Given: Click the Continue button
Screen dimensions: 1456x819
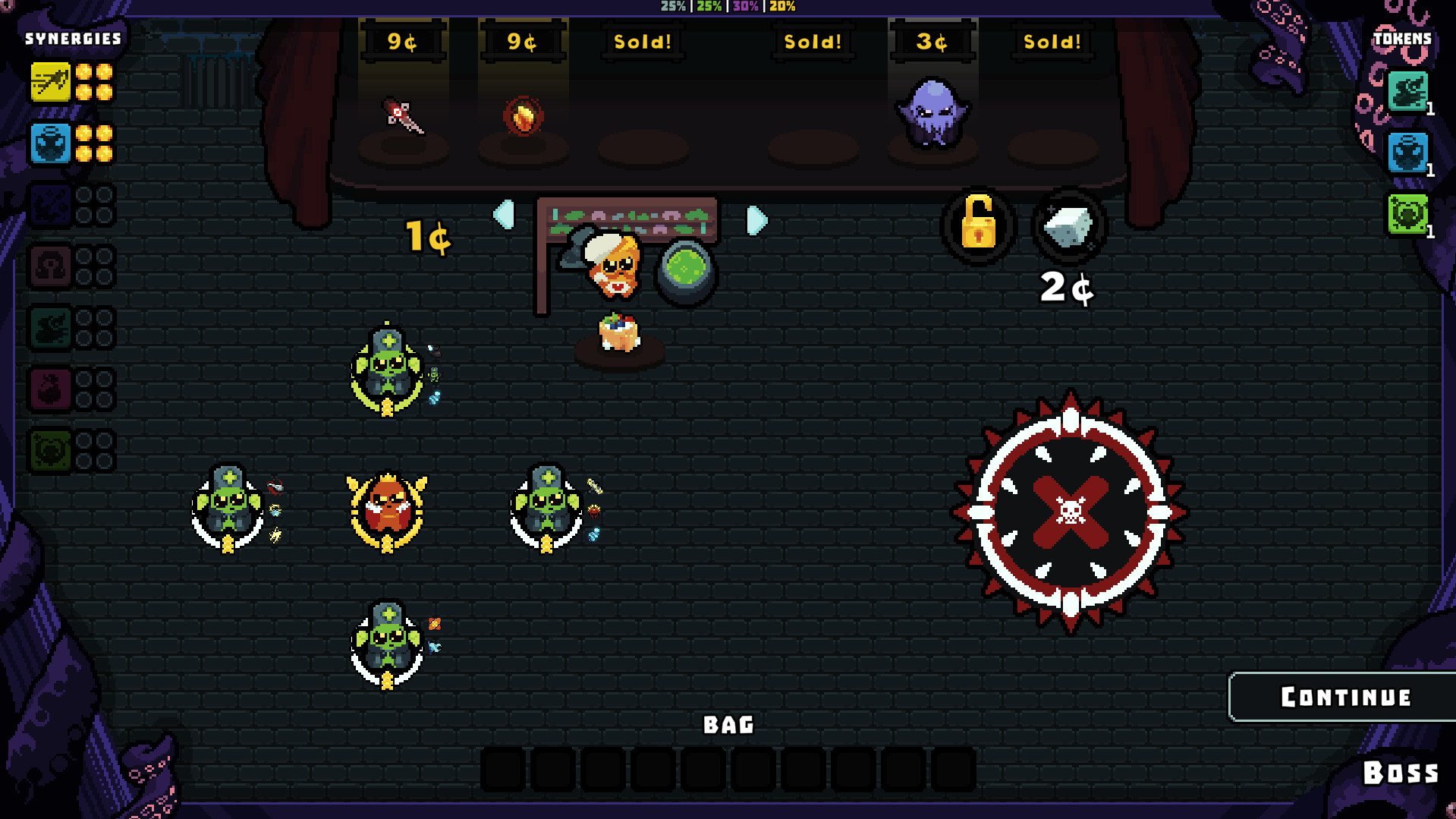Looking at the screenshot, I should (1344, 697).
